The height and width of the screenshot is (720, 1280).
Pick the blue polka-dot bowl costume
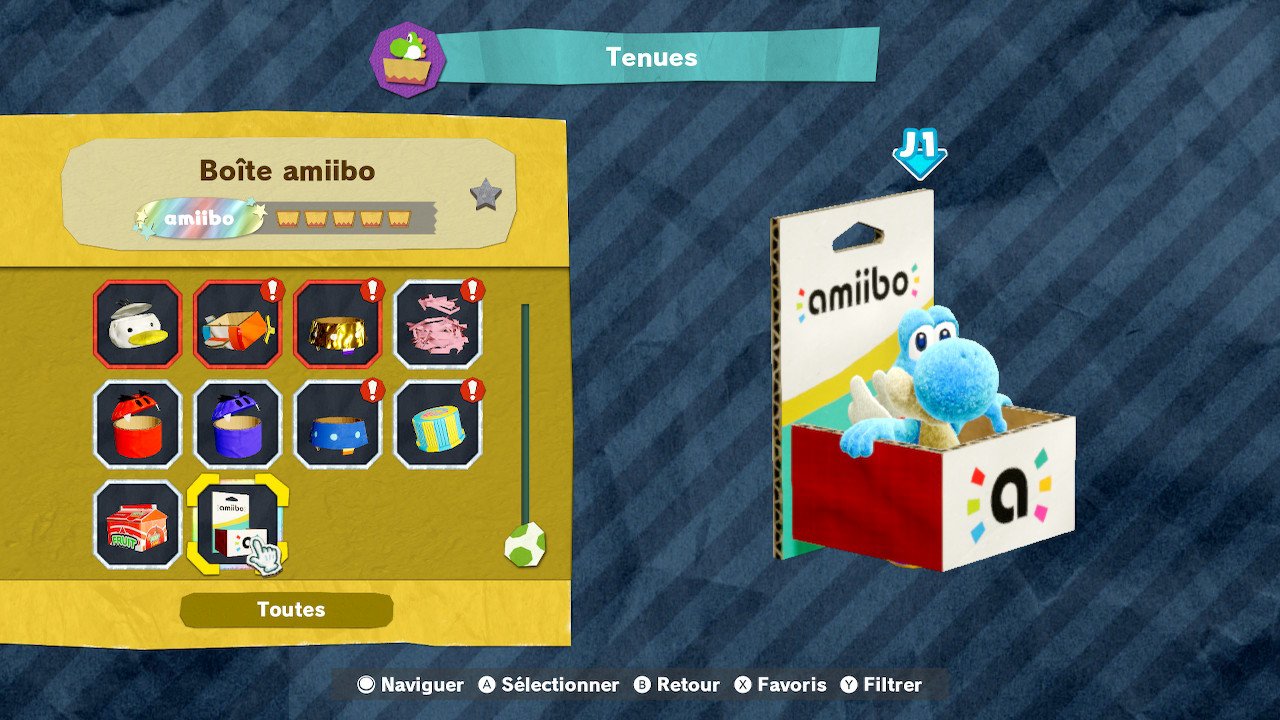coord(337,424)
